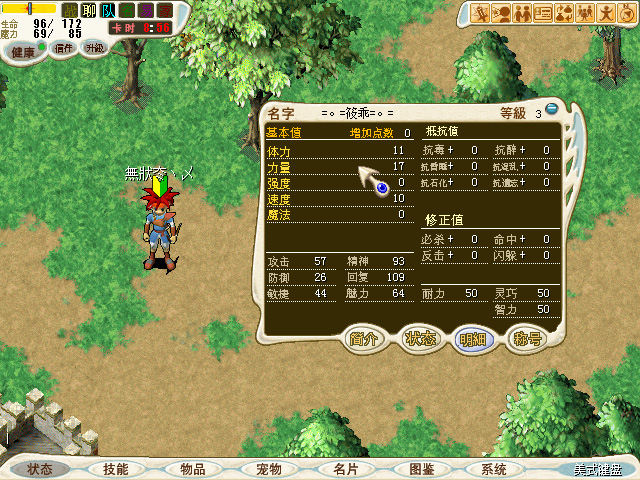Click the name card exchange icon
Screen dimensions: 640x480
(544, 13)
